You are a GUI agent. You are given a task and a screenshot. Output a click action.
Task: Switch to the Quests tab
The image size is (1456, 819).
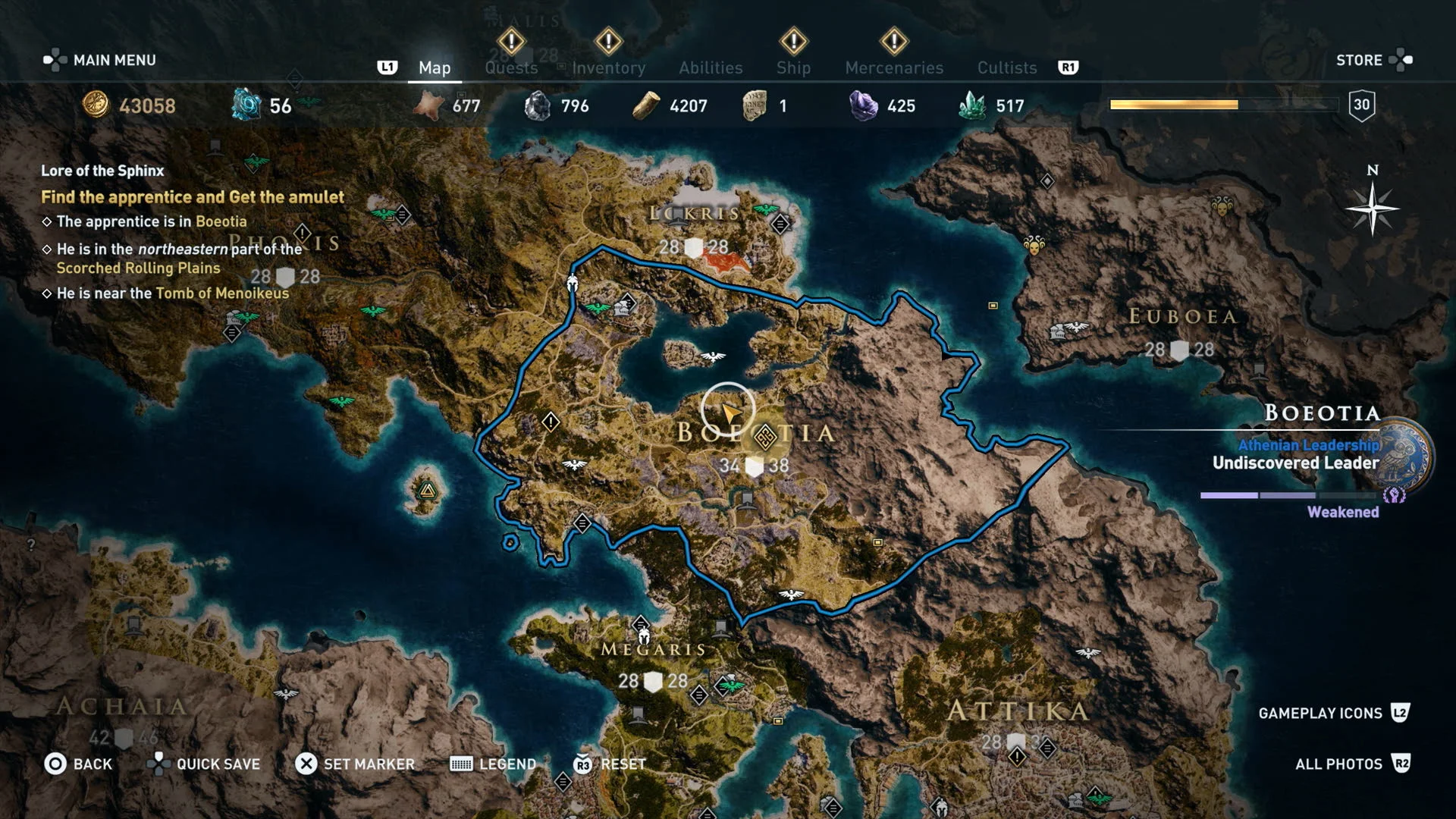tap(510, 67)
